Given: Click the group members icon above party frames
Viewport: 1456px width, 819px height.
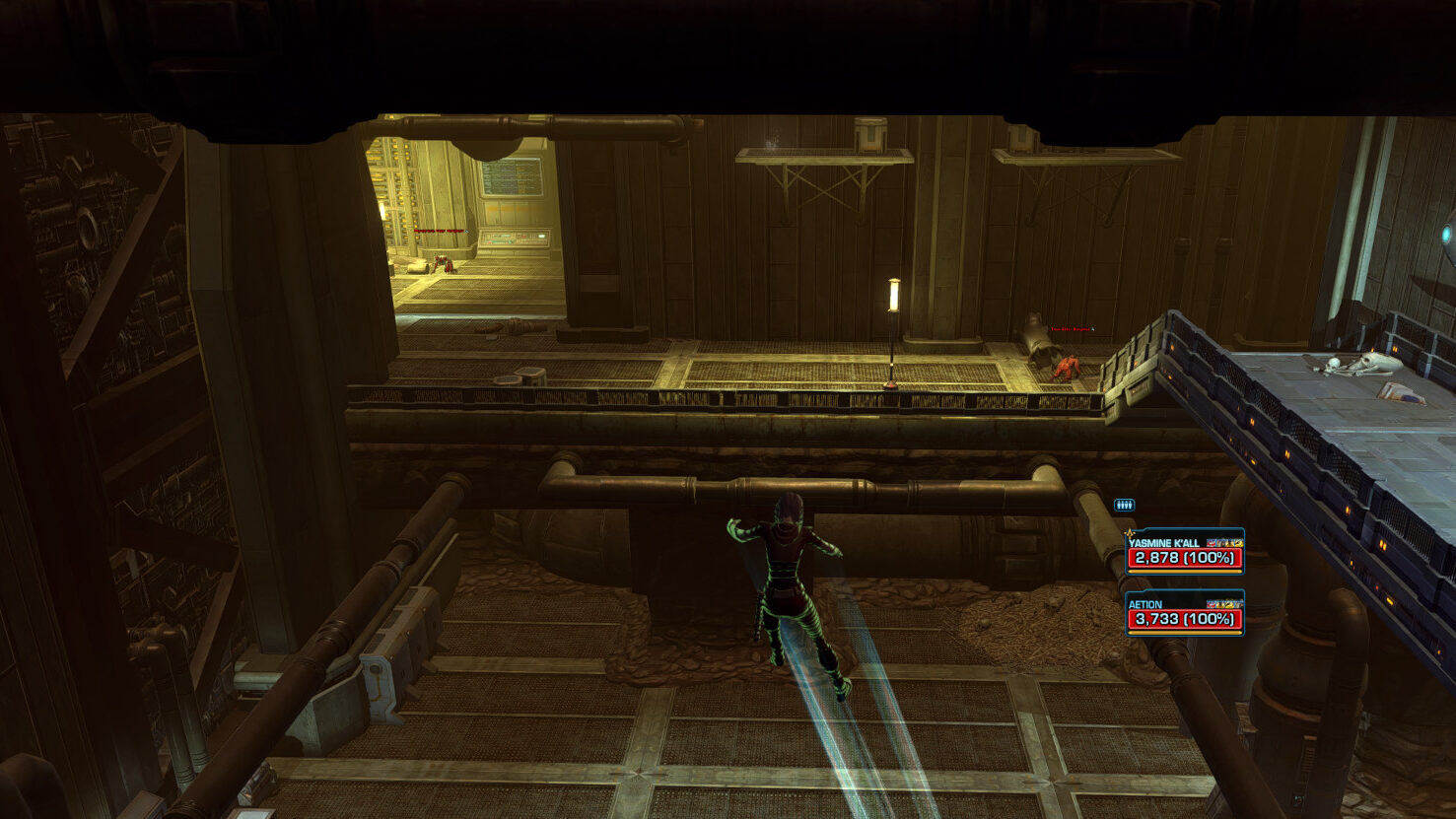Looking at the screenshot, I should coord(1124,506).
